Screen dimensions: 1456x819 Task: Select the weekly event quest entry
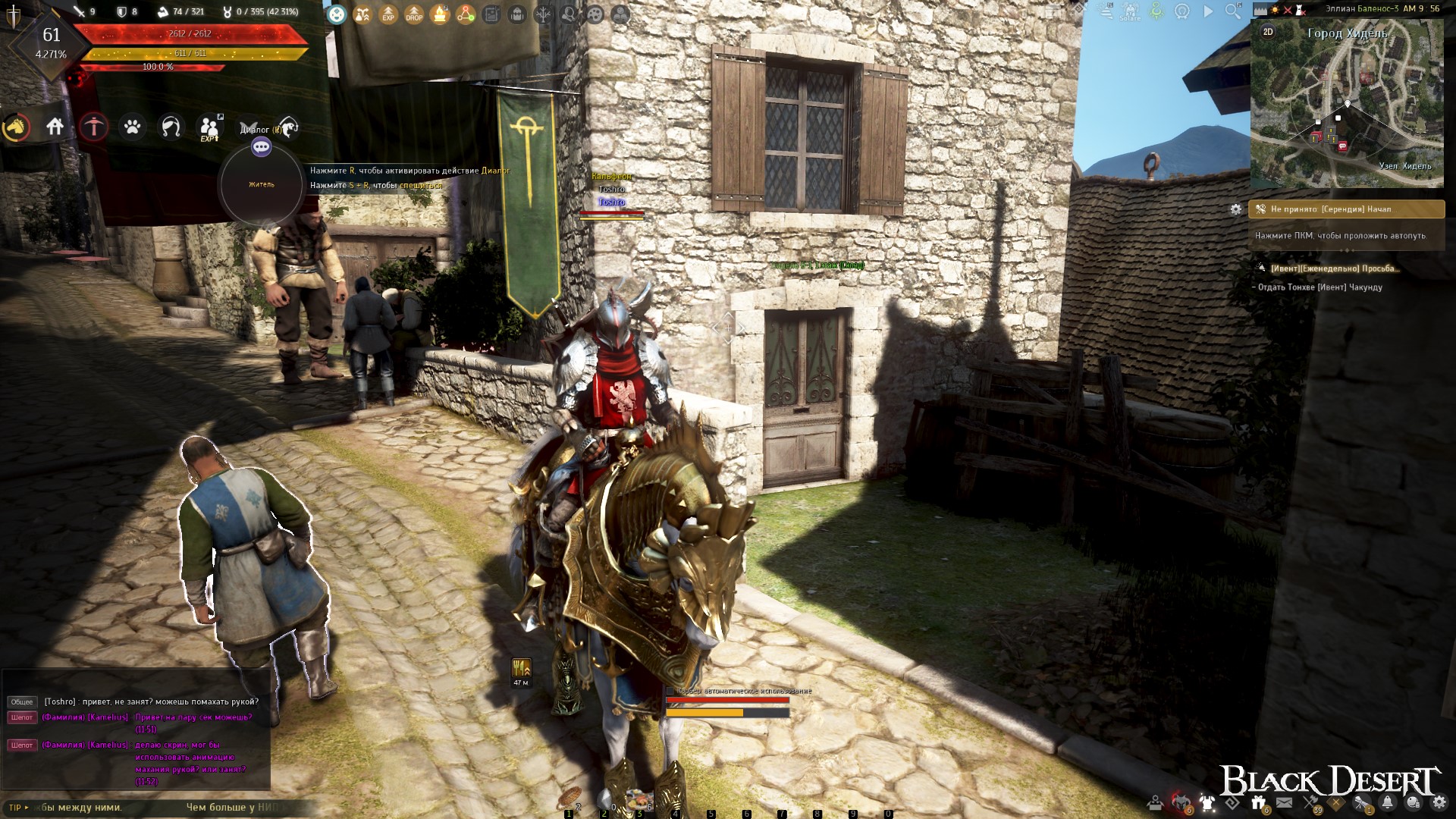click(1335, 268)
